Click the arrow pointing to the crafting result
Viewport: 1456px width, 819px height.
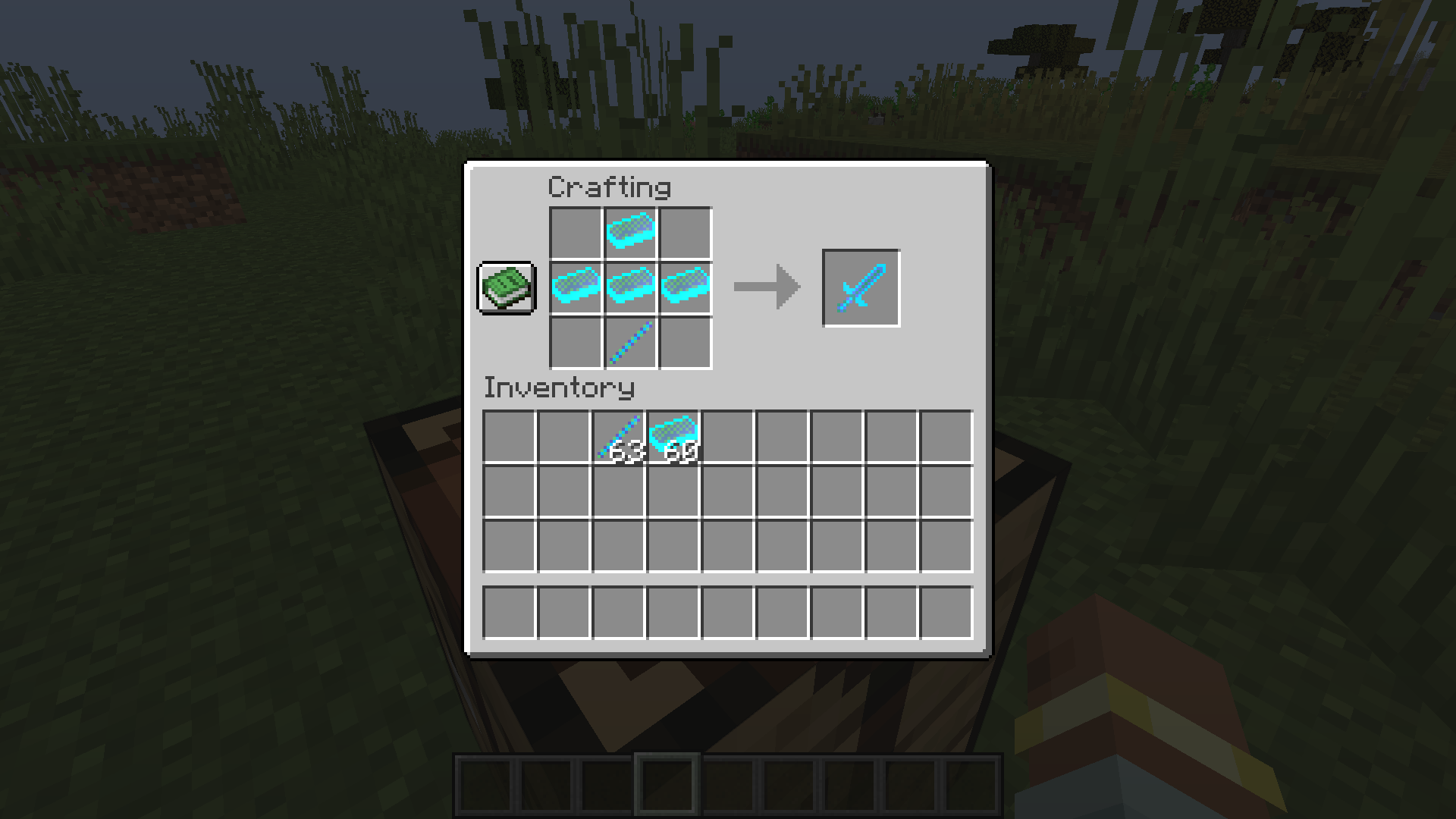(x=764, y=287)
